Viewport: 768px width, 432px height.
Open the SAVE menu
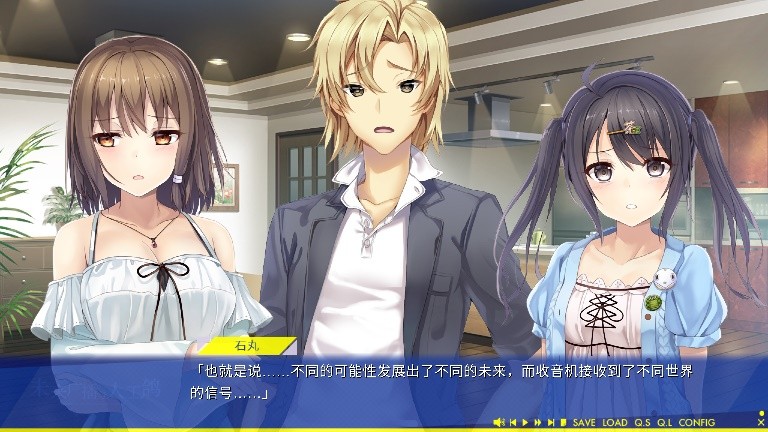pos(584,423)
